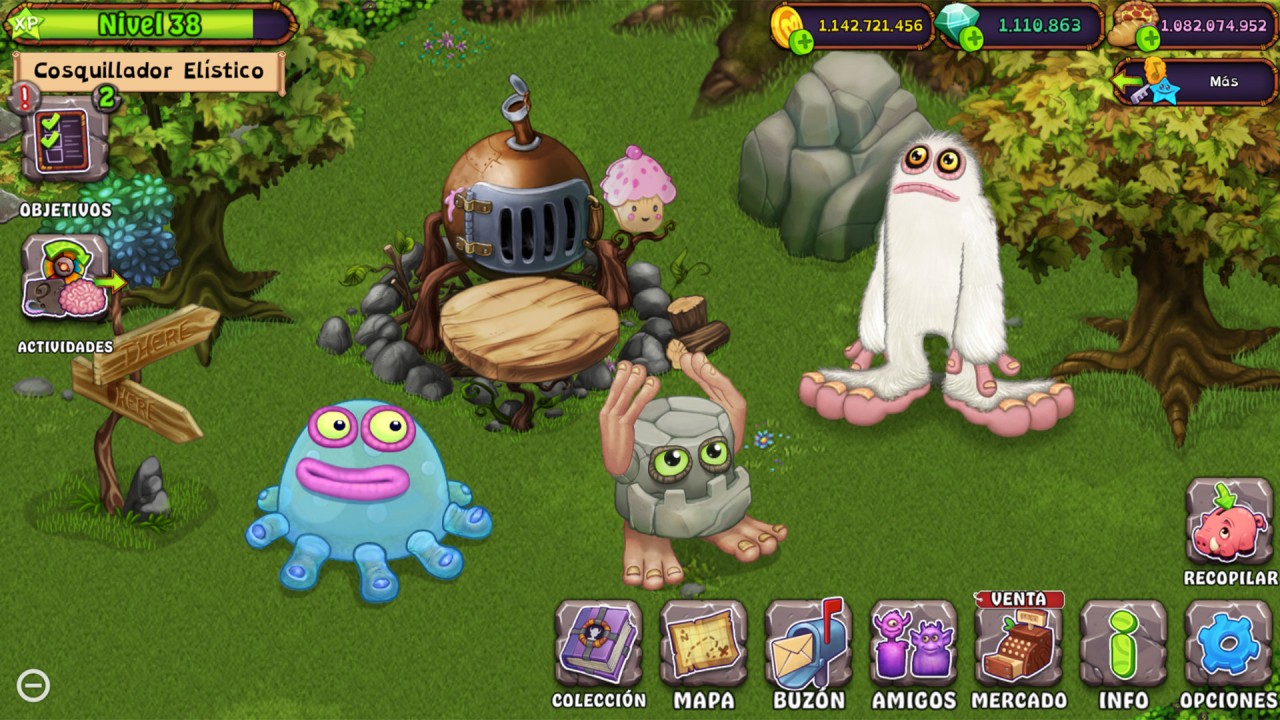Open the Opciones settings gear
This screenshot has width=1280, height=720.
tap(1228, 644)
